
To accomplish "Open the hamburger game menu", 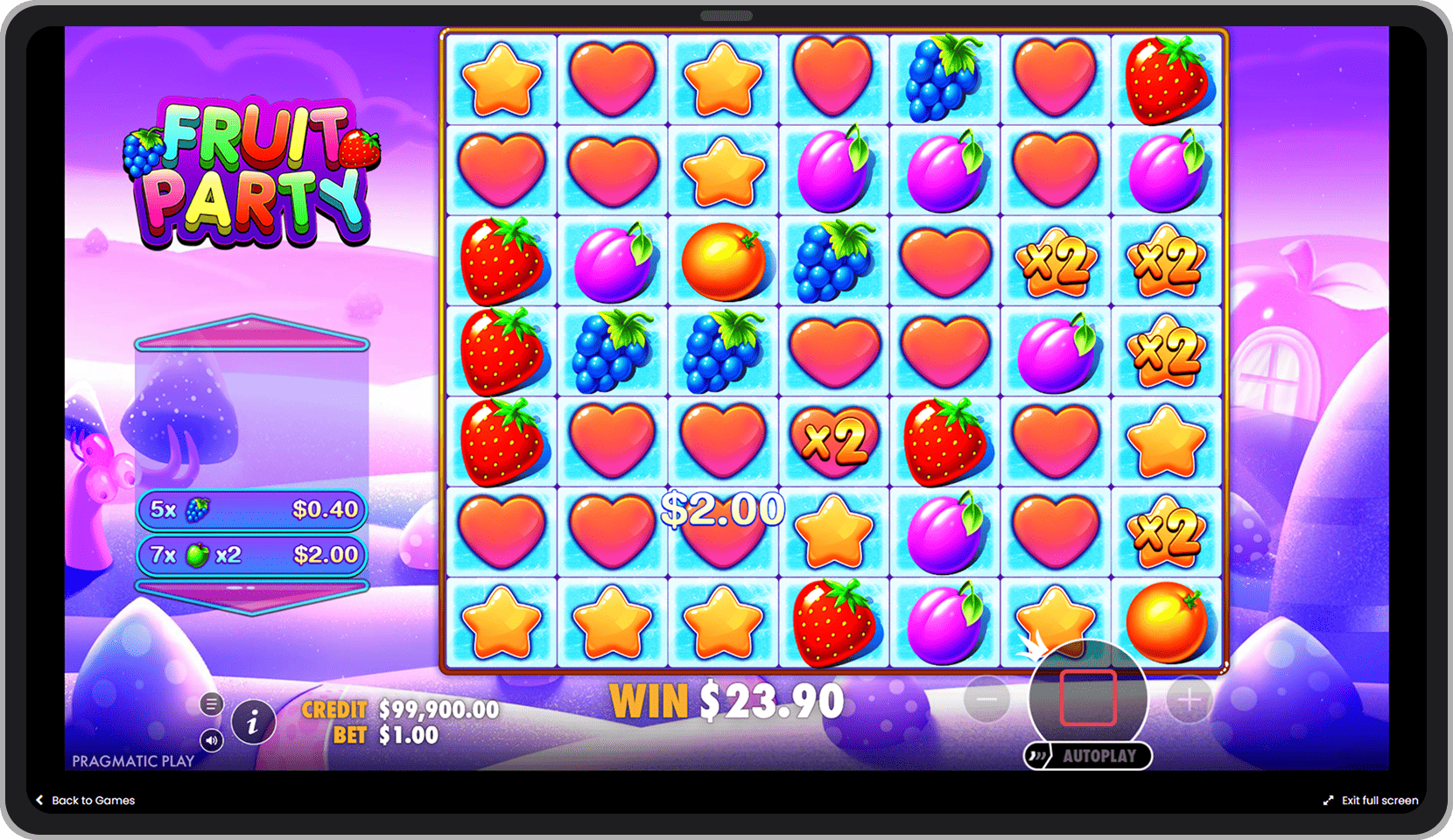I will 211,703.
